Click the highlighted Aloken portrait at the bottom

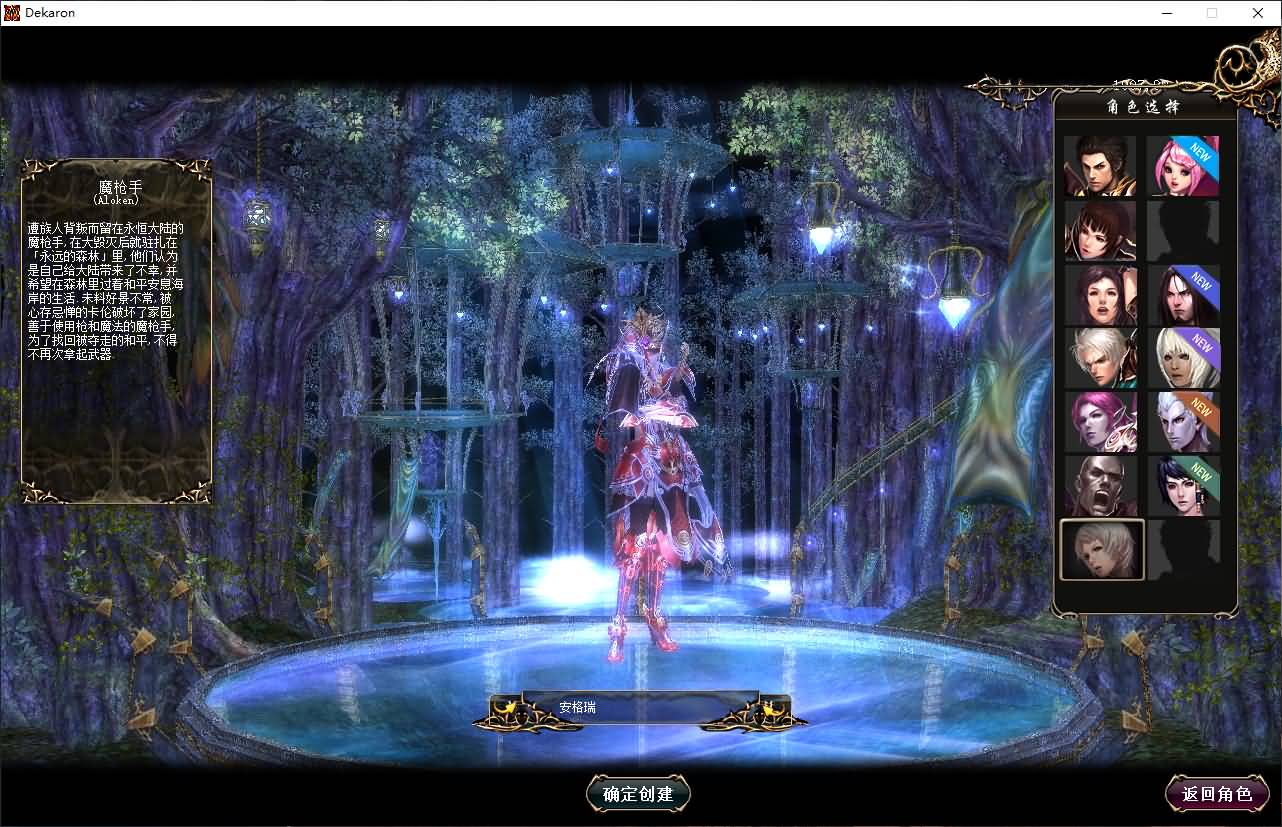[1100, 550]
